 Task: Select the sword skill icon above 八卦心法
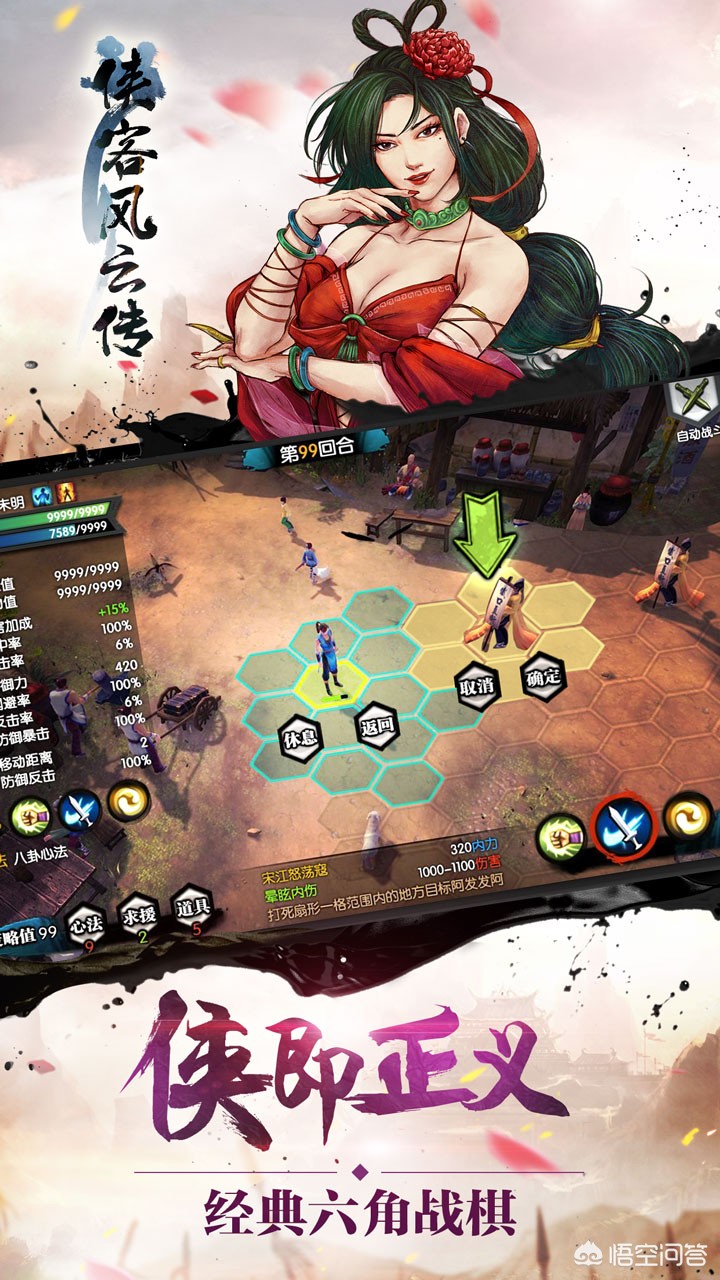(78, 812)
